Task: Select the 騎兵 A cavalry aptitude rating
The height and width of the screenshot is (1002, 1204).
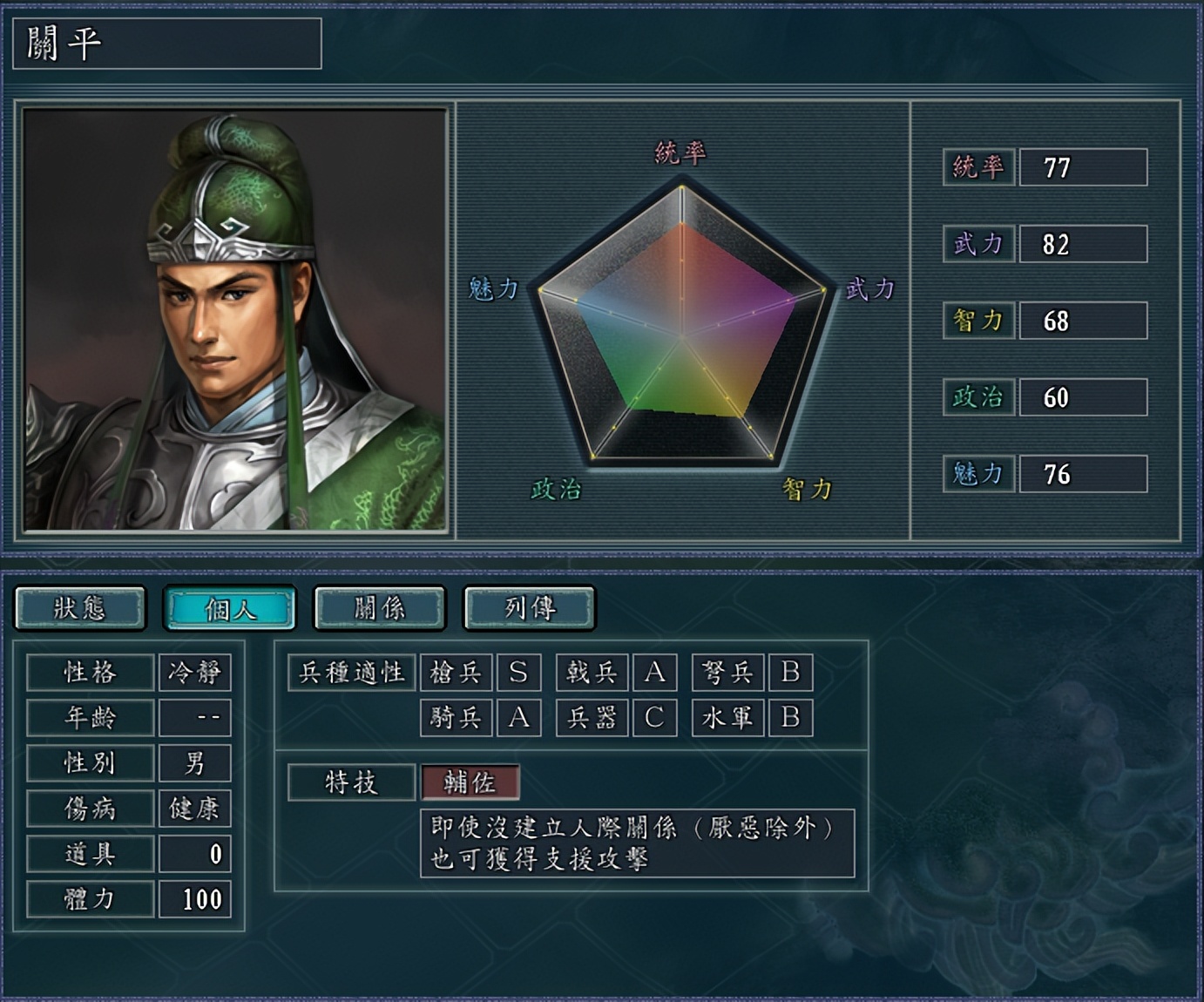Action: click(519, 718)
